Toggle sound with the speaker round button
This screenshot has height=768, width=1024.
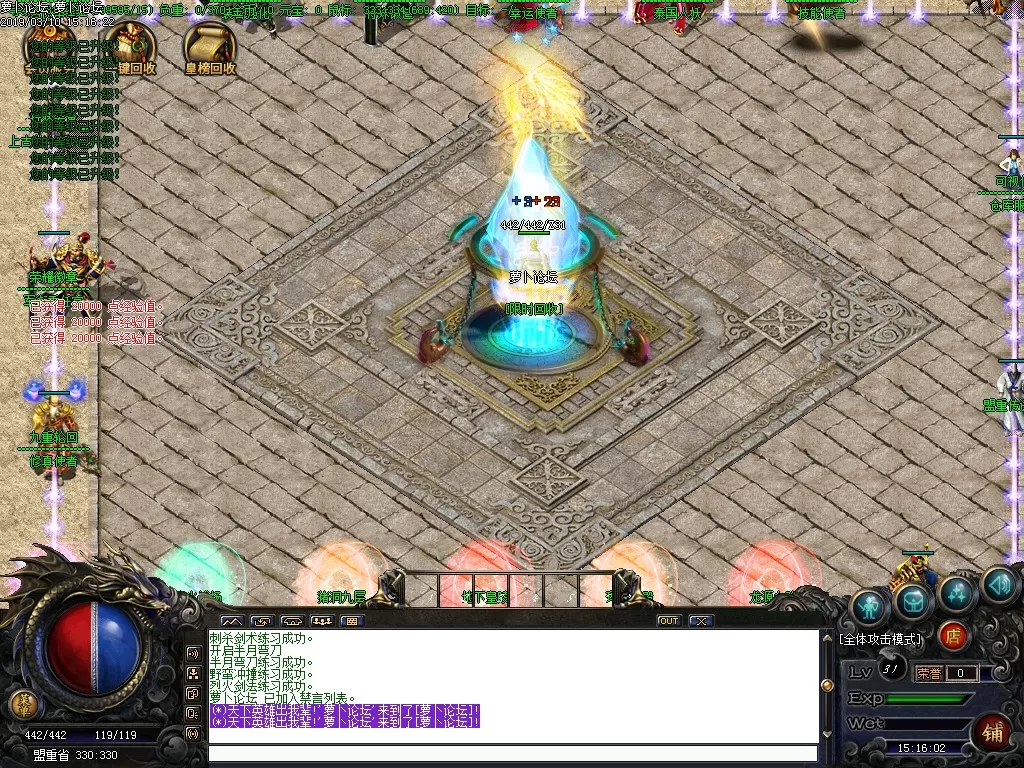(999, 585)
